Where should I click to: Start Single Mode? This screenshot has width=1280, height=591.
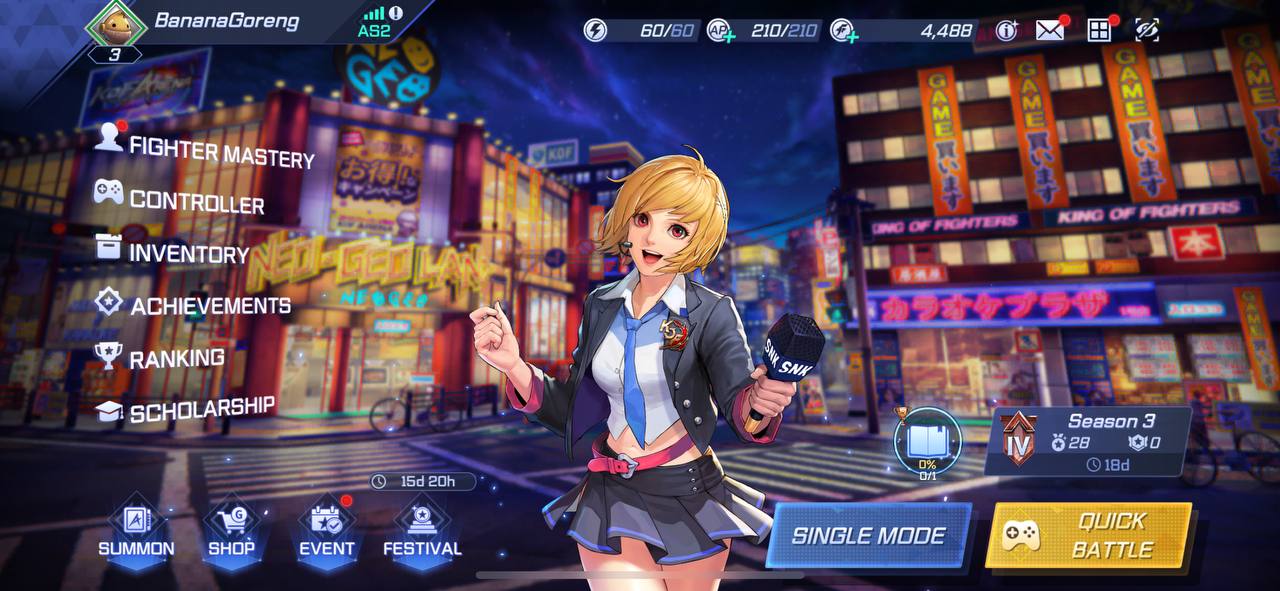pyautogui.click(x=868, y=535)
